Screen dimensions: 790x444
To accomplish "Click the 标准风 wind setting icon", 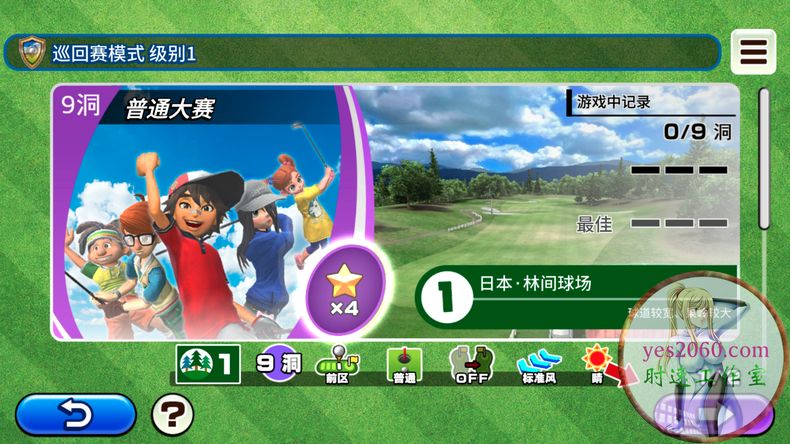I will click(x=539, y=365).
